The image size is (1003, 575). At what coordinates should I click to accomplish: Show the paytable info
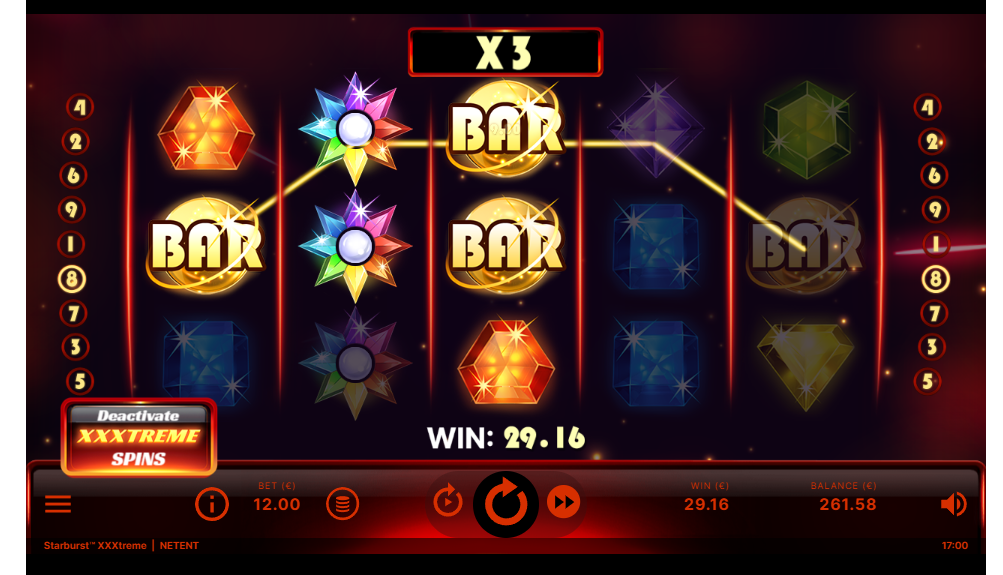(x=212, y=505)
